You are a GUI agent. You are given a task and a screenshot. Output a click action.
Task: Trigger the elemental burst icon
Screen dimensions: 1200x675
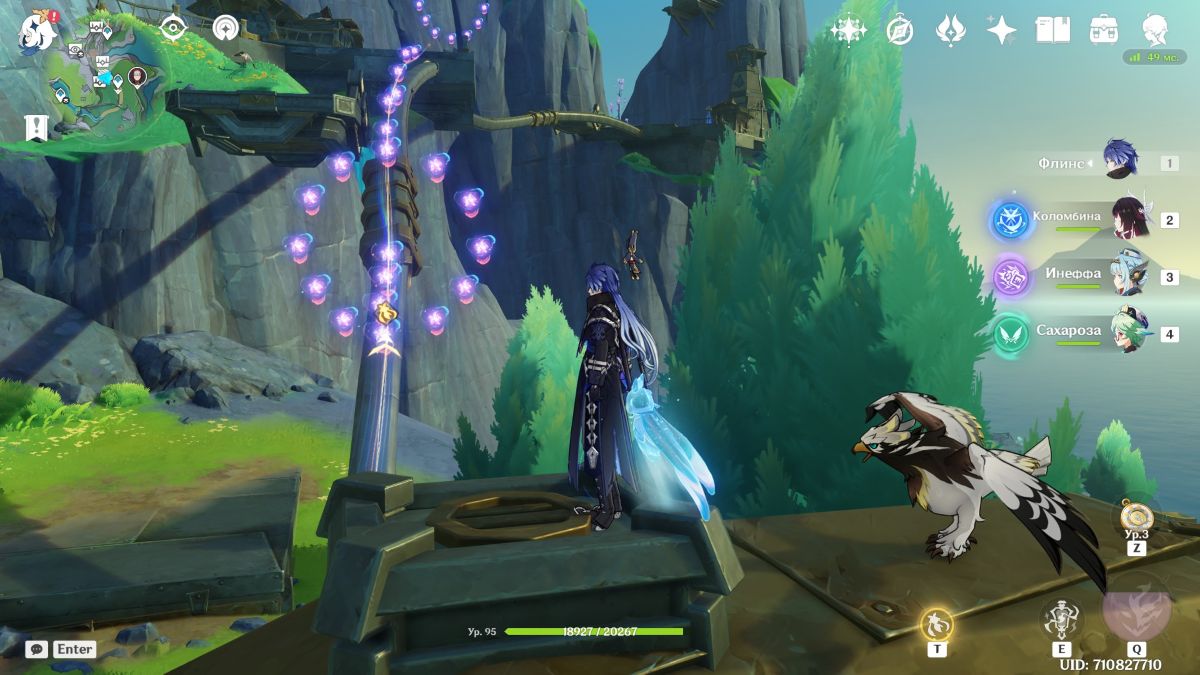(x=1137, y=608)
